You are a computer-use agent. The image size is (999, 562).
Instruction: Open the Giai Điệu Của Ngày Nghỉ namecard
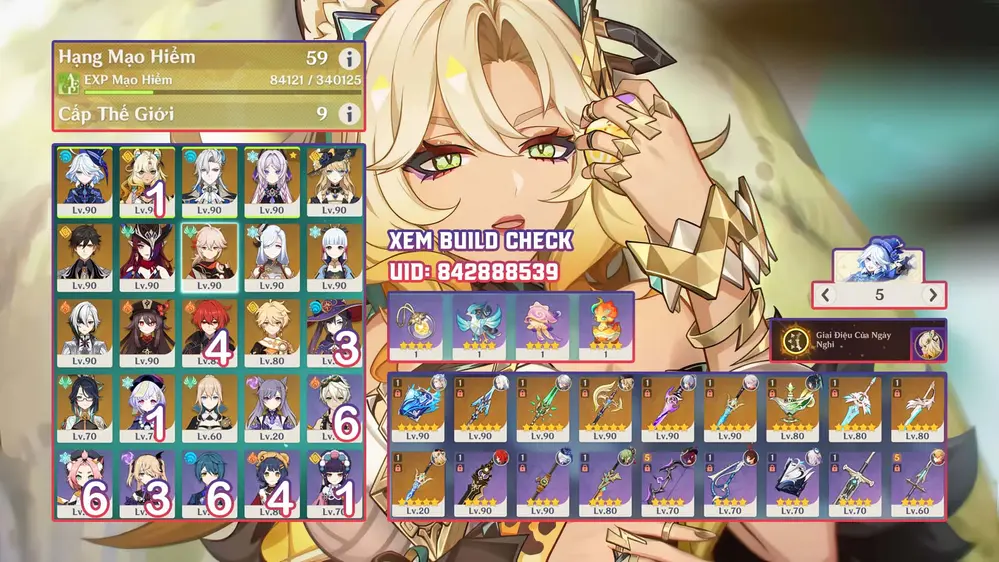point(858,342)
